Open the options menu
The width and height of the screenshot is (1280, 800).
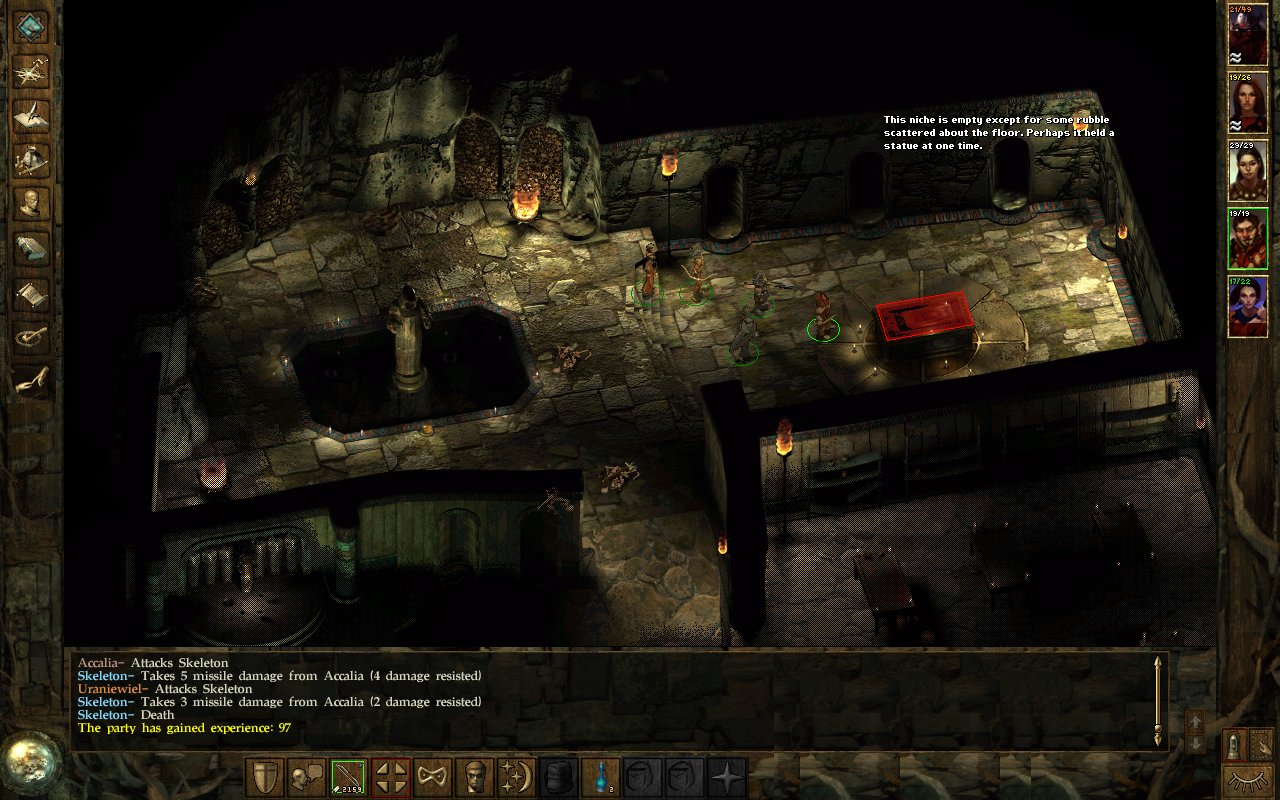[x=32, y=338]
